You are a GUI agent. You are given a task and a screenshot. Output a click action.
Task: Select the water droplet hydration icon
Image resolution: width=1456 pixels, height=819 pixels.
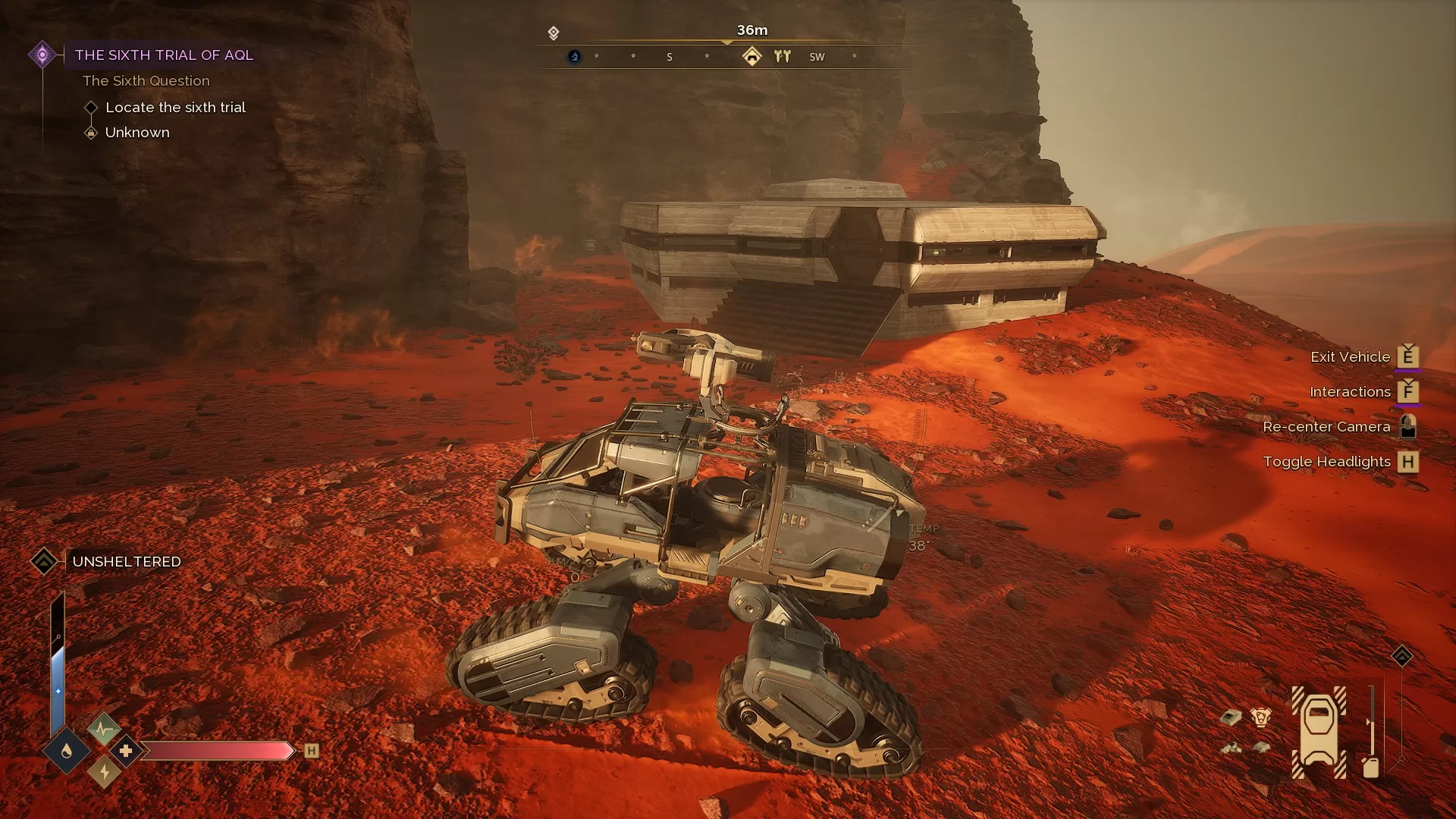(x=67, y=751)
